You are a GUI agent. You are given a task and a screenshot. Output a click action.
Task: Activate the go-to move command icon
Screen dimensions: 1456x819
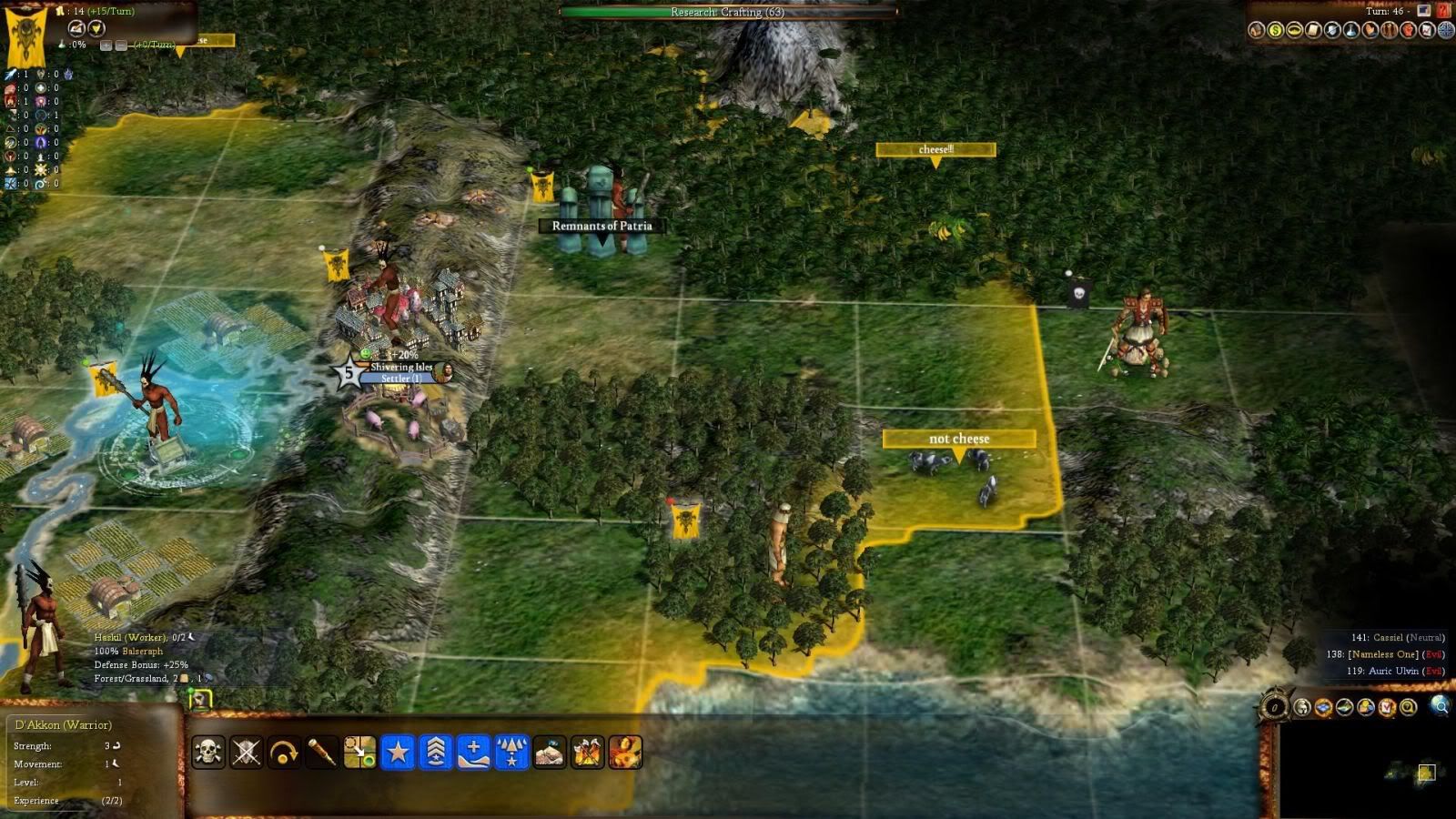(x=359, y=753)
